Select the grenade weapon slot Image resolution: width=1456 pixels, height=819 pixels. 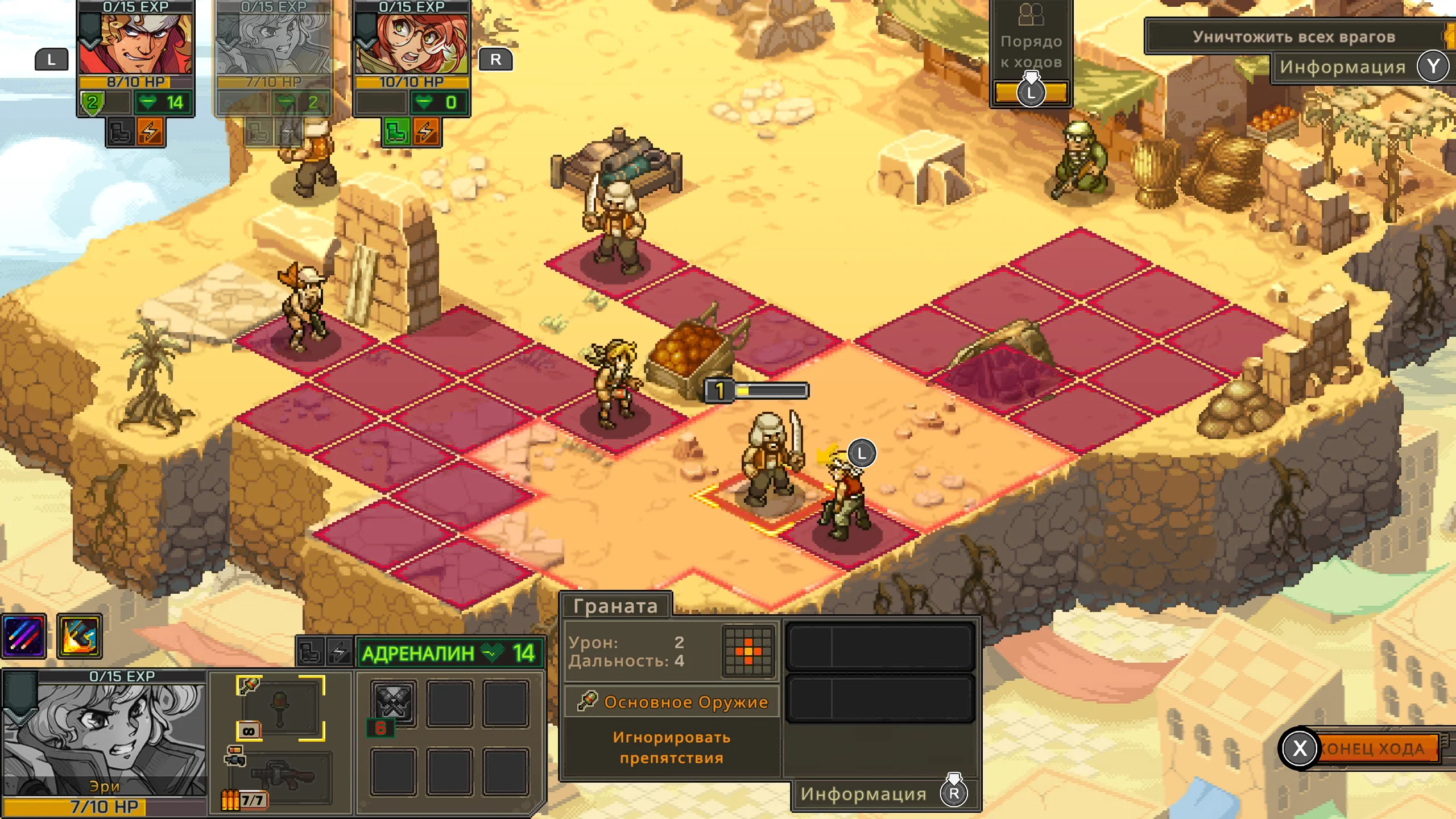(280, 708)
